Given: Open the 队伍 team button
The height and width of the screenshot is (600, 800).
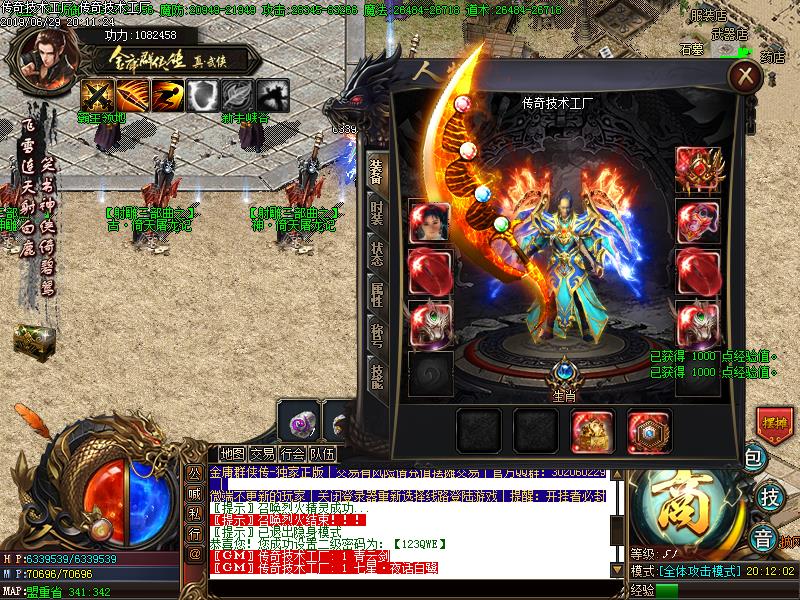Looking at the screenshot, I should click(322, 454).
